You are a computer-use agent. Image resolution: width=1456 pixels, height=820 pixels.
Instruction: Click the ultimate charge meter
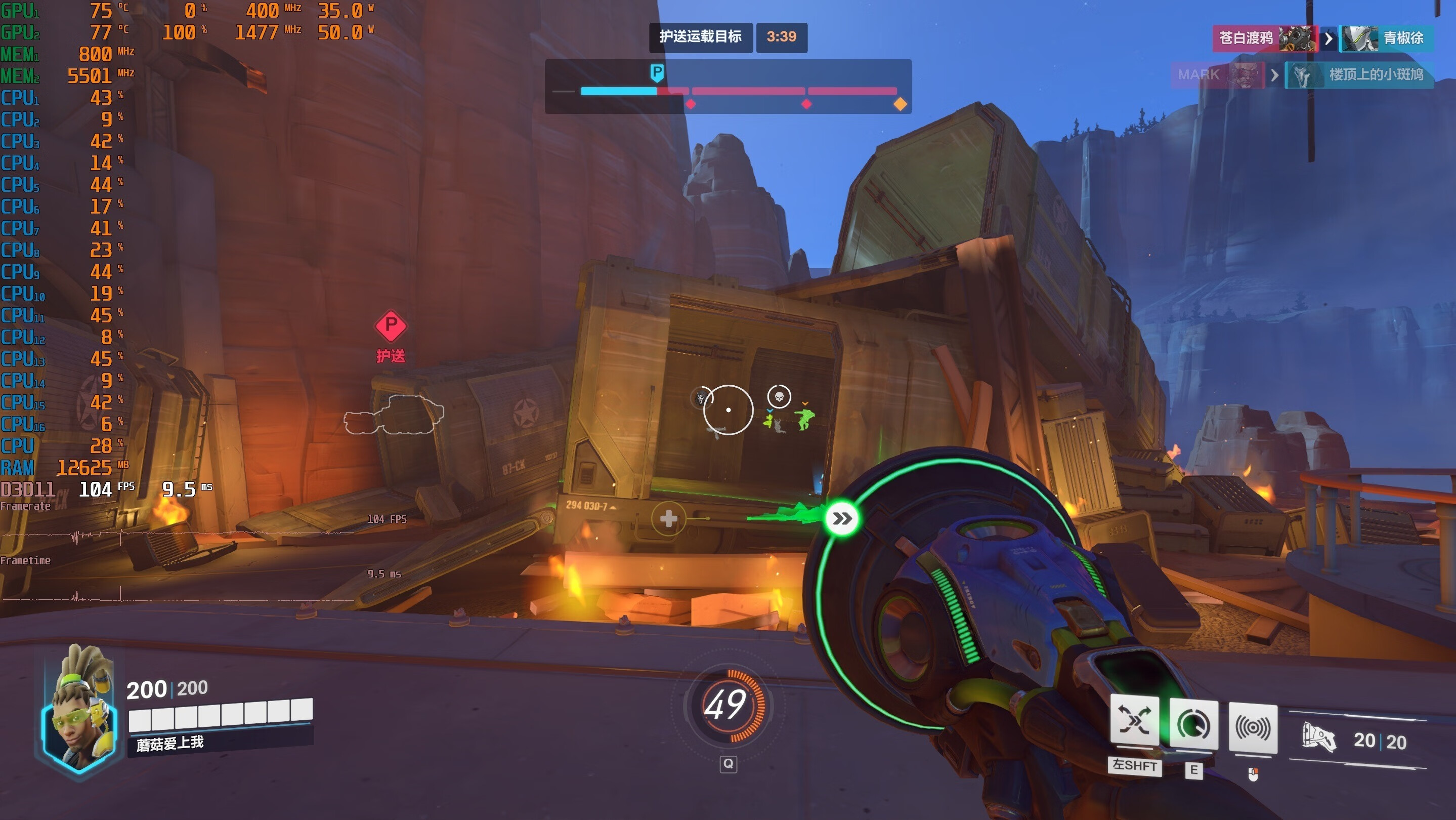726,705
